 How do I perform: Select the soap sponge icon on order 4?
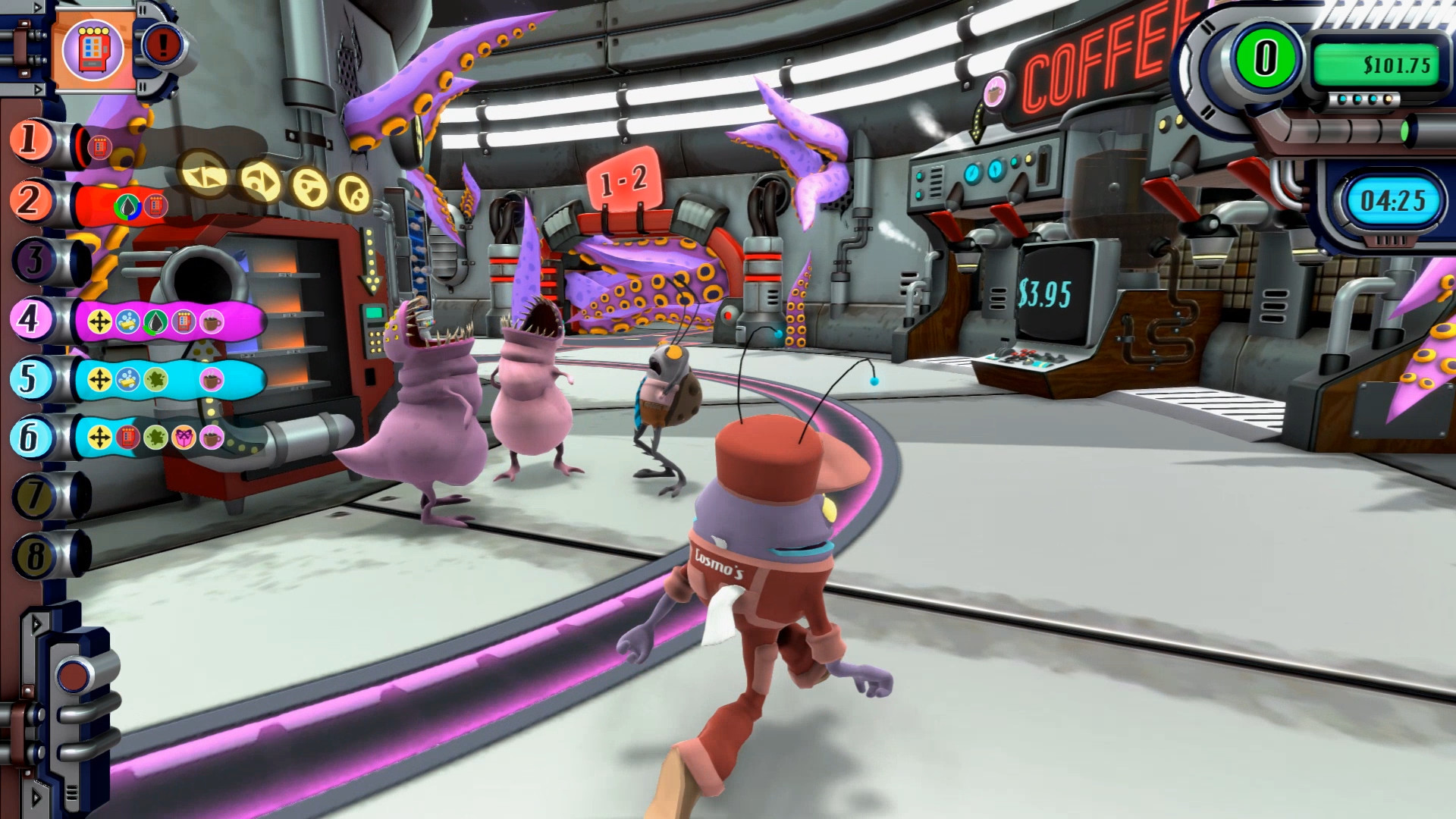click(x=127, y=322)
